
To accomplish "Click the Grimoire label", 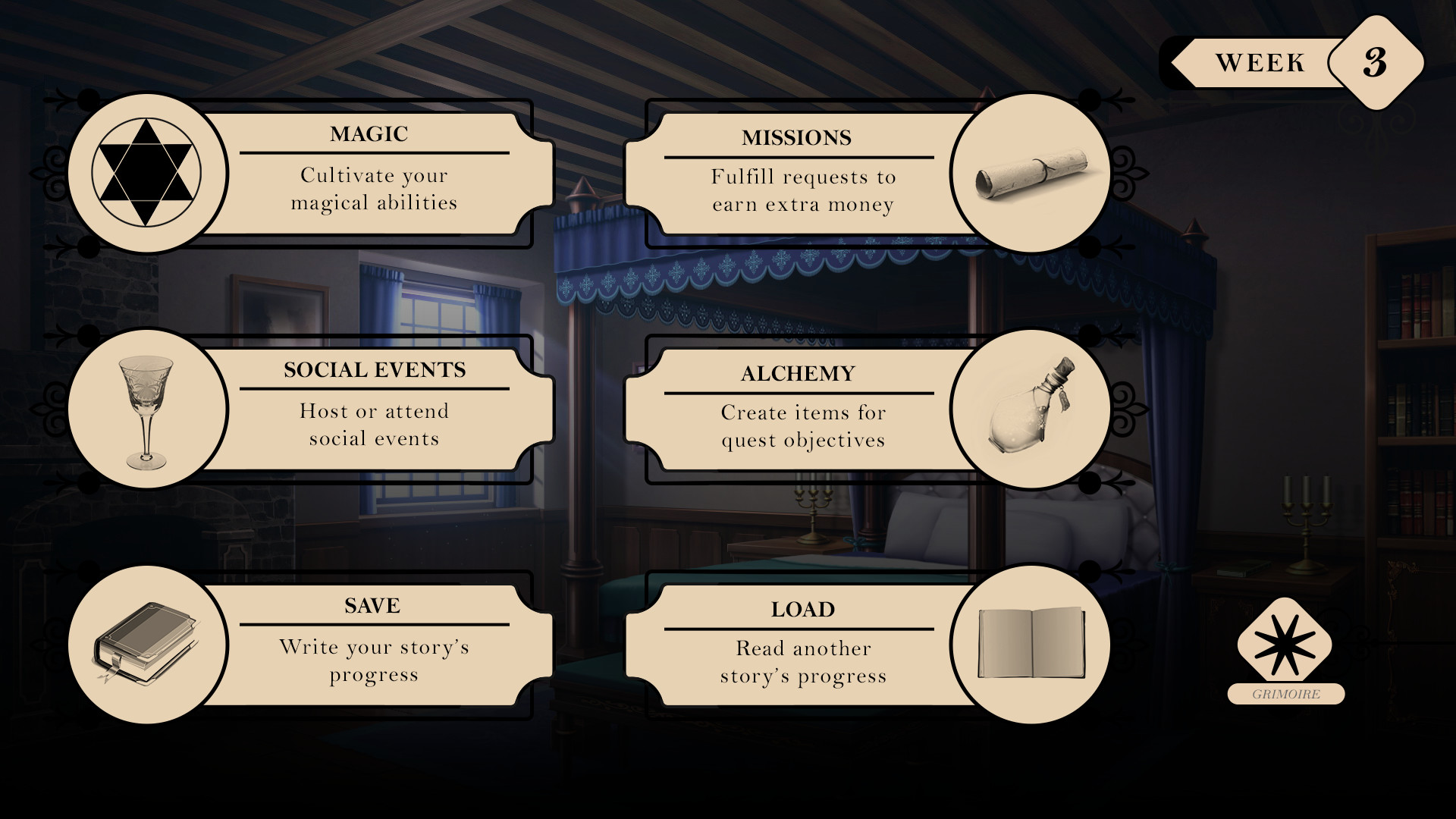I will coord(1285,692).
